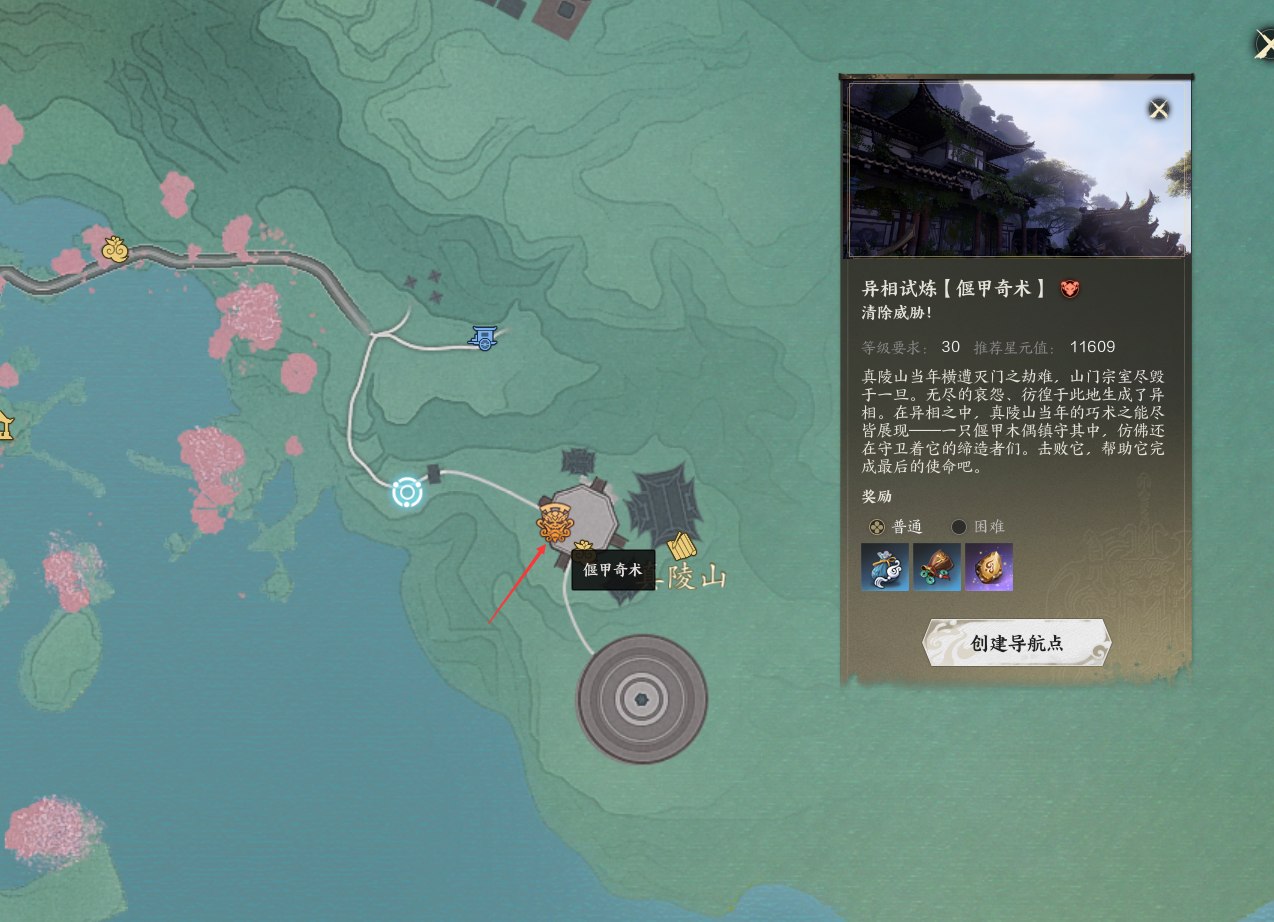Click the trial location preview image
Image resolution: width=1274 pixels, height=922 pixels.
[1017, 169]
